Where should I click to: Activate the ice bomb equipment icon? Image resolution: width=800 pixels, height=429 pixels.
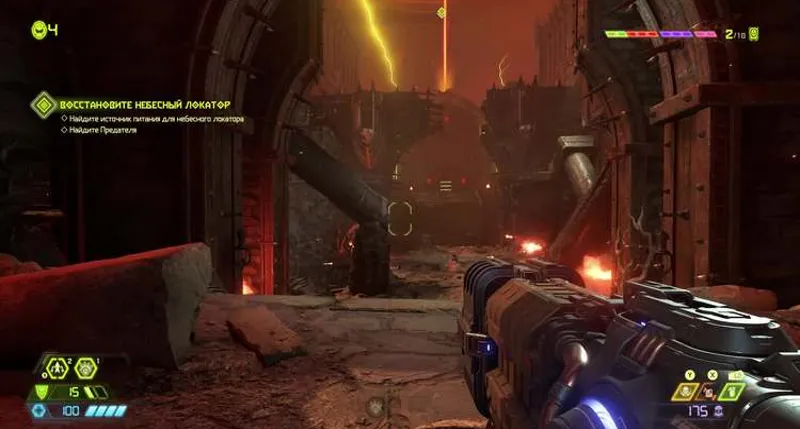pos(85,367)
